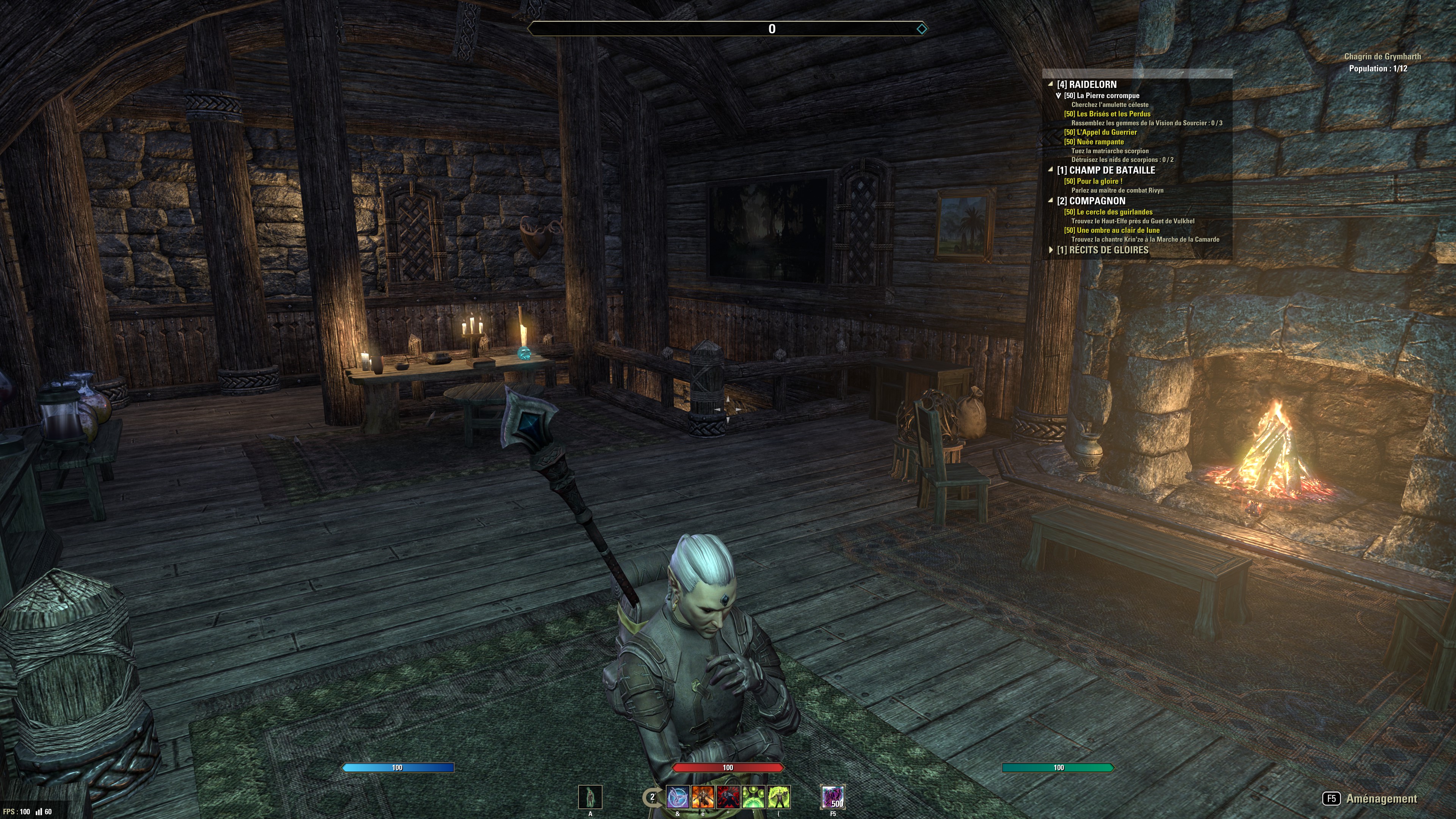1456x819 pixels.
Task: Cast the green aura figure ability
Action: pos(779,797)
